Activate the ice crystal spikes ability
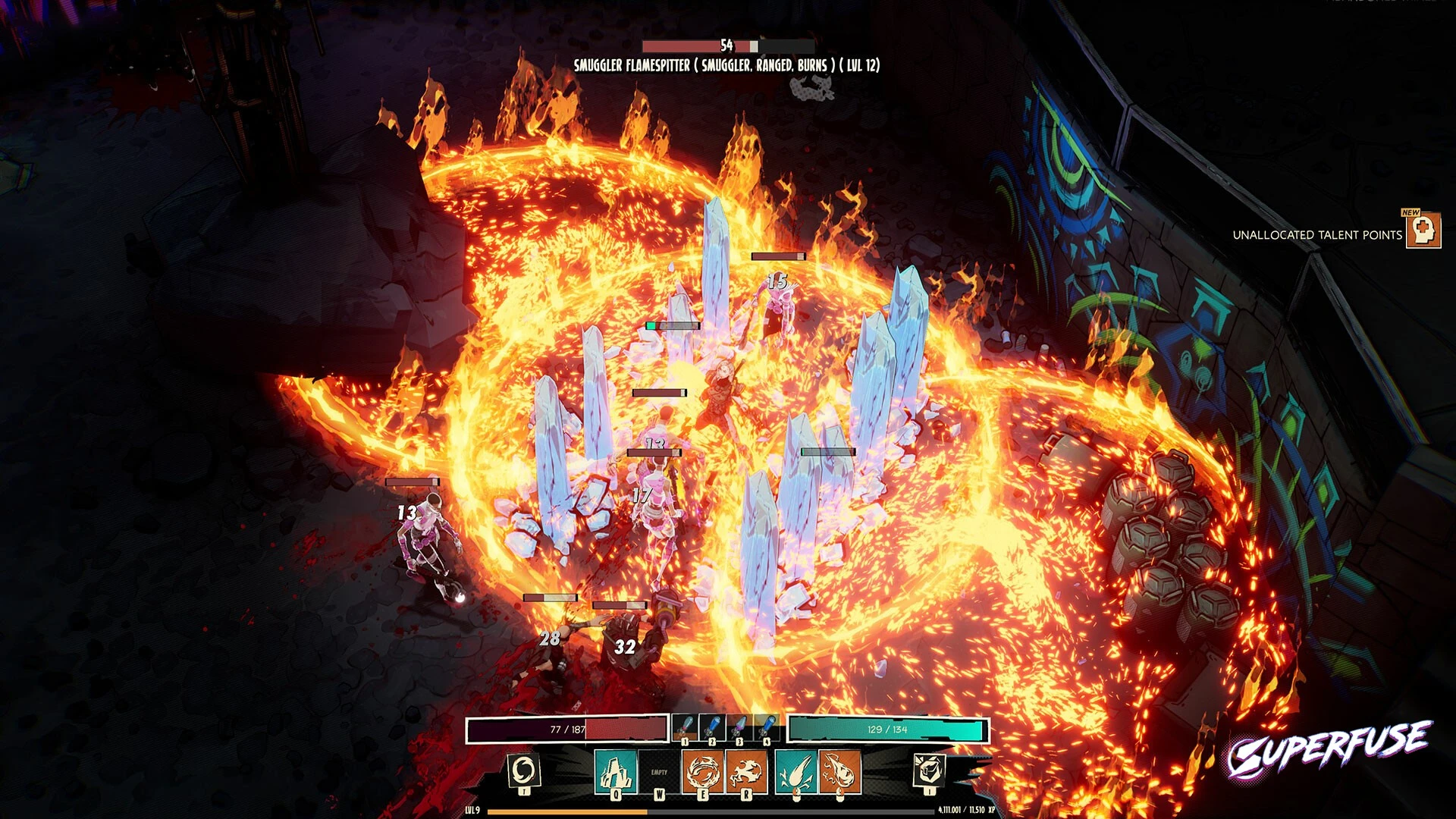 pos(615,773)
